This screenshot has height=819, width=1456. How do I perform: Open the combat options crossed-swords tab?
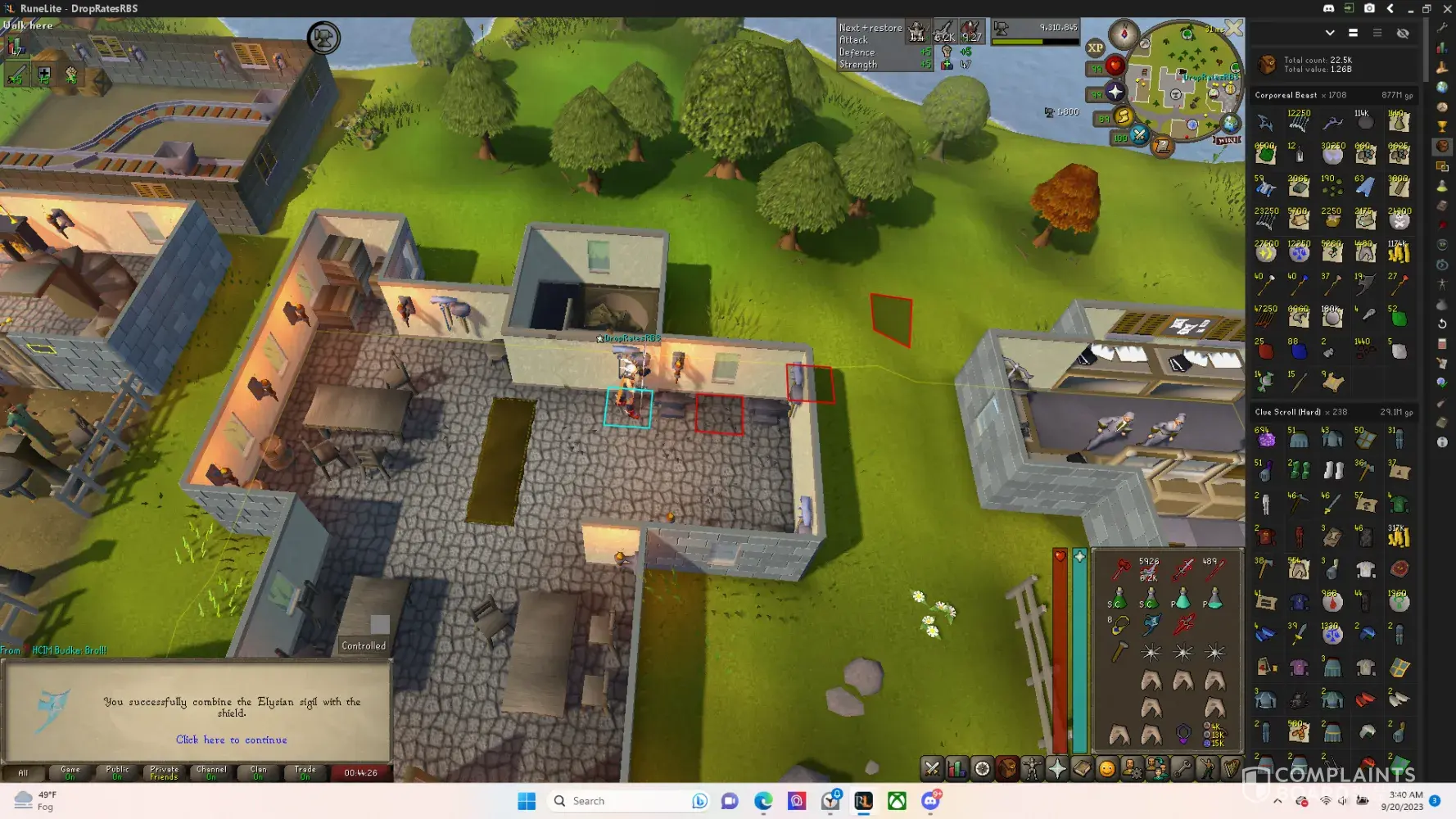932,768
